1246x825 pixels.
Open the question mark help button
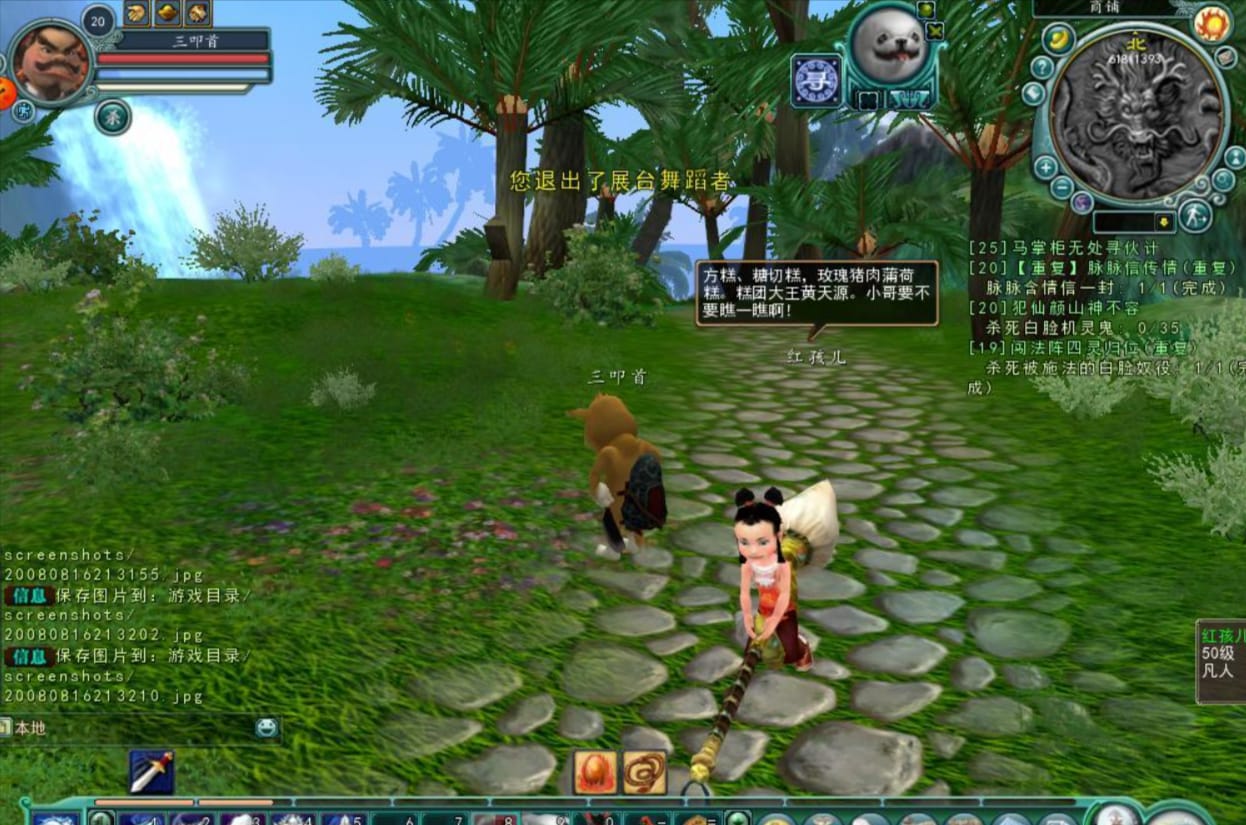[x=1042, y=67]
